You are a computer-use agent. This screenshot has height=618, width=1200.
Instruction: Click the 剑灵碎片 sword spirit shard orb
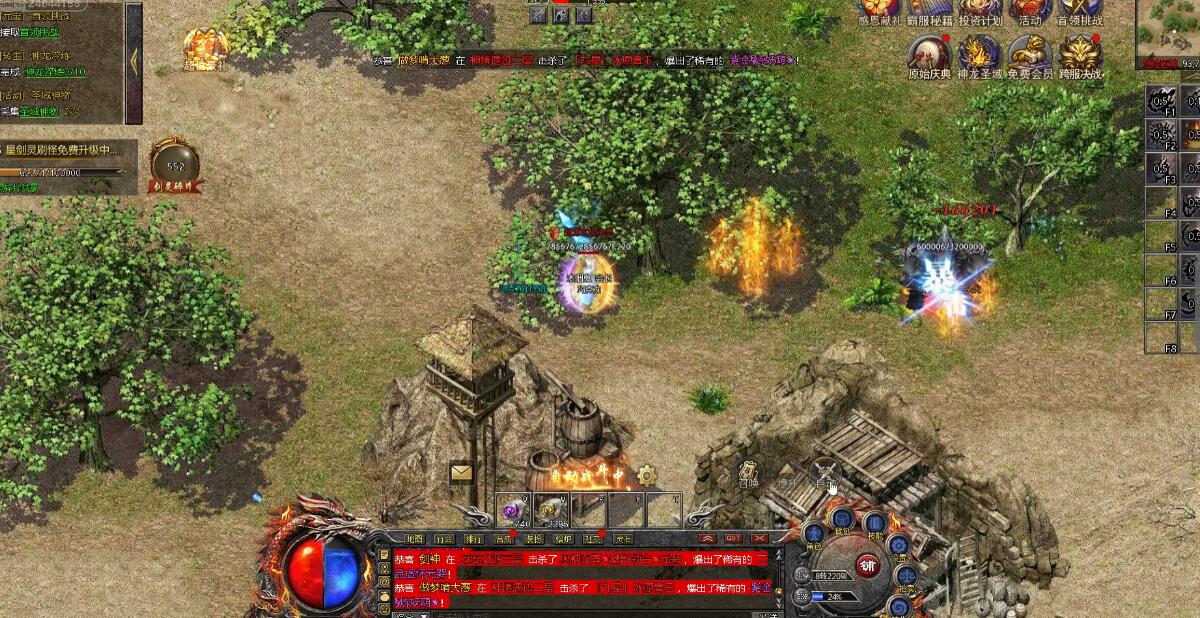click(x=175, y=163)
